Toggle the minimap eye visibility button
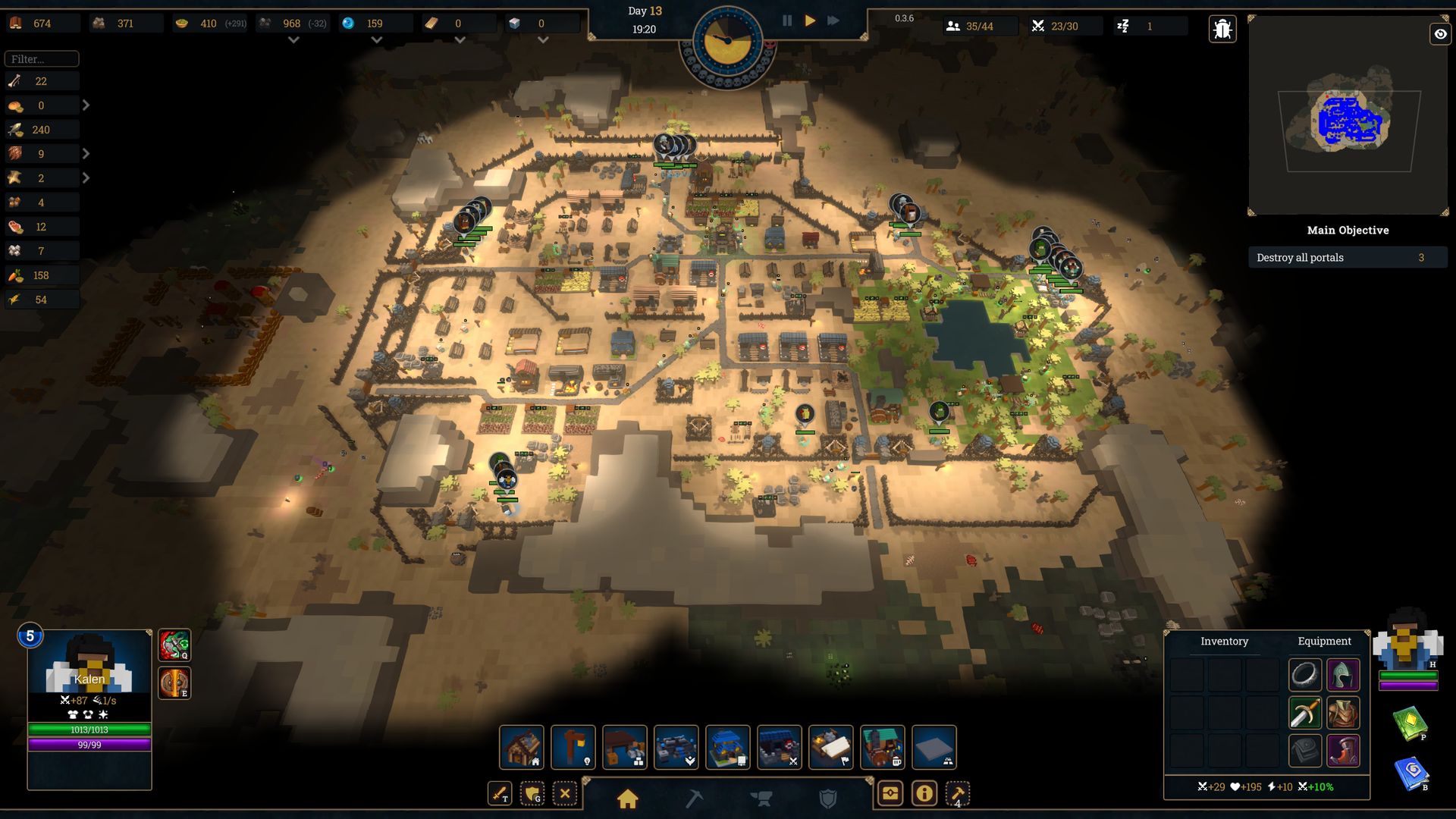The image size is (1456, 819). [1440, 34]
